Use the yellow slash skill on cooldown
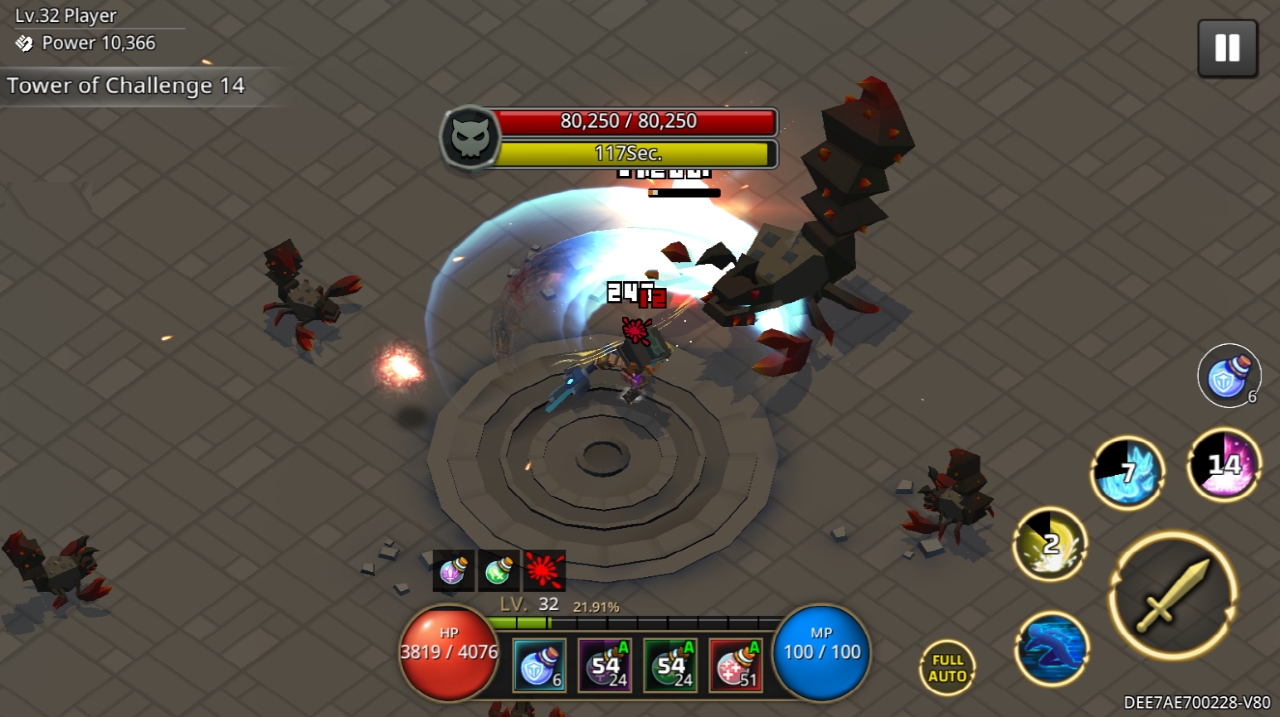This screenshot has height=717, width=1280. click(1050, 544)
